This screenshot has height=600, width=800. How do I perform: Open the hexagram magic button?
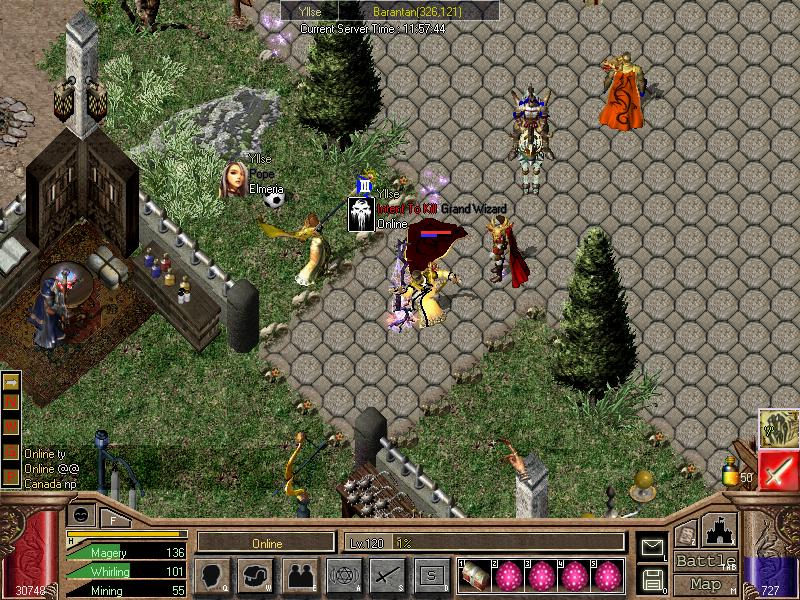pyautogui.click(x=342, y=575)
